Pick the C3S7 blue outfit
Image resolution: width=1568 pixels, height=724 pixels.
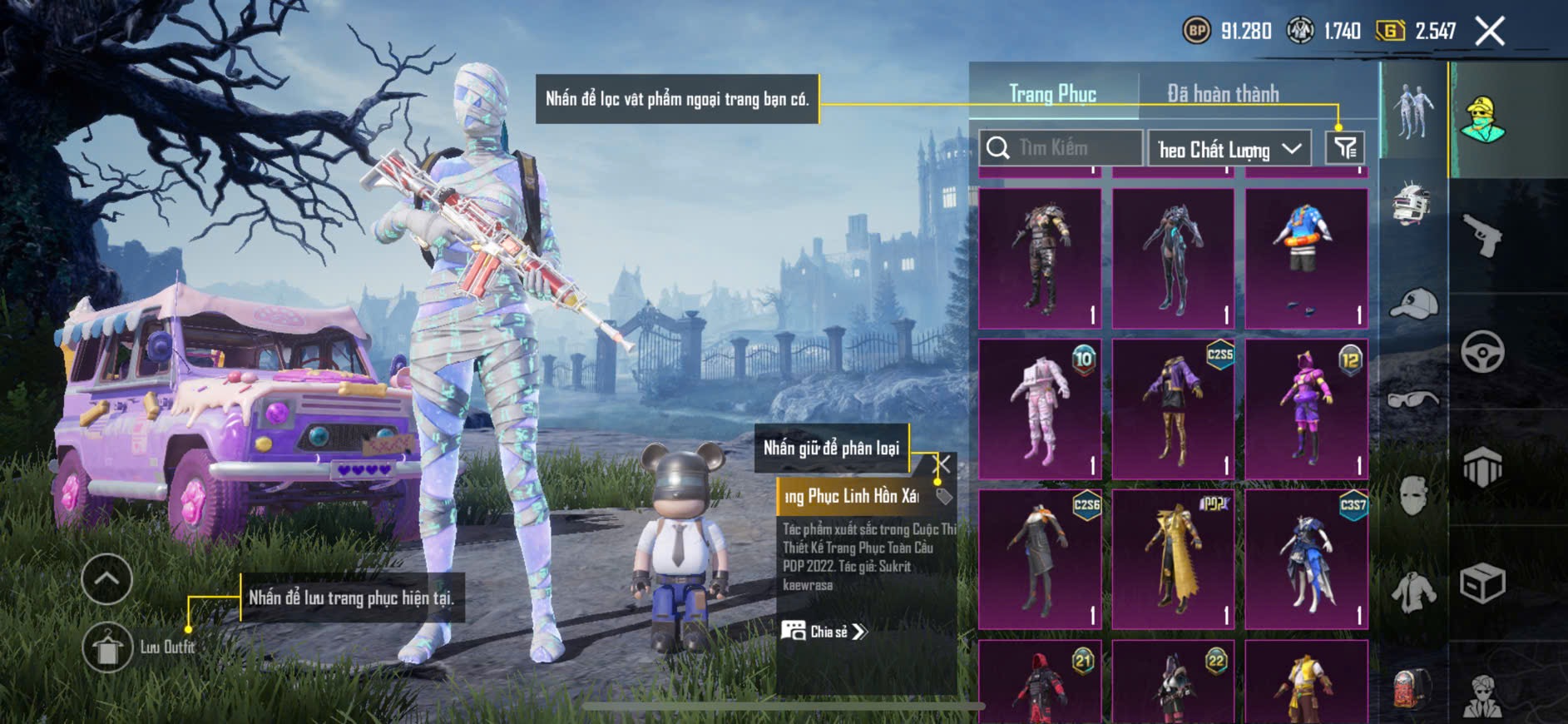[x=1307, y=558]
